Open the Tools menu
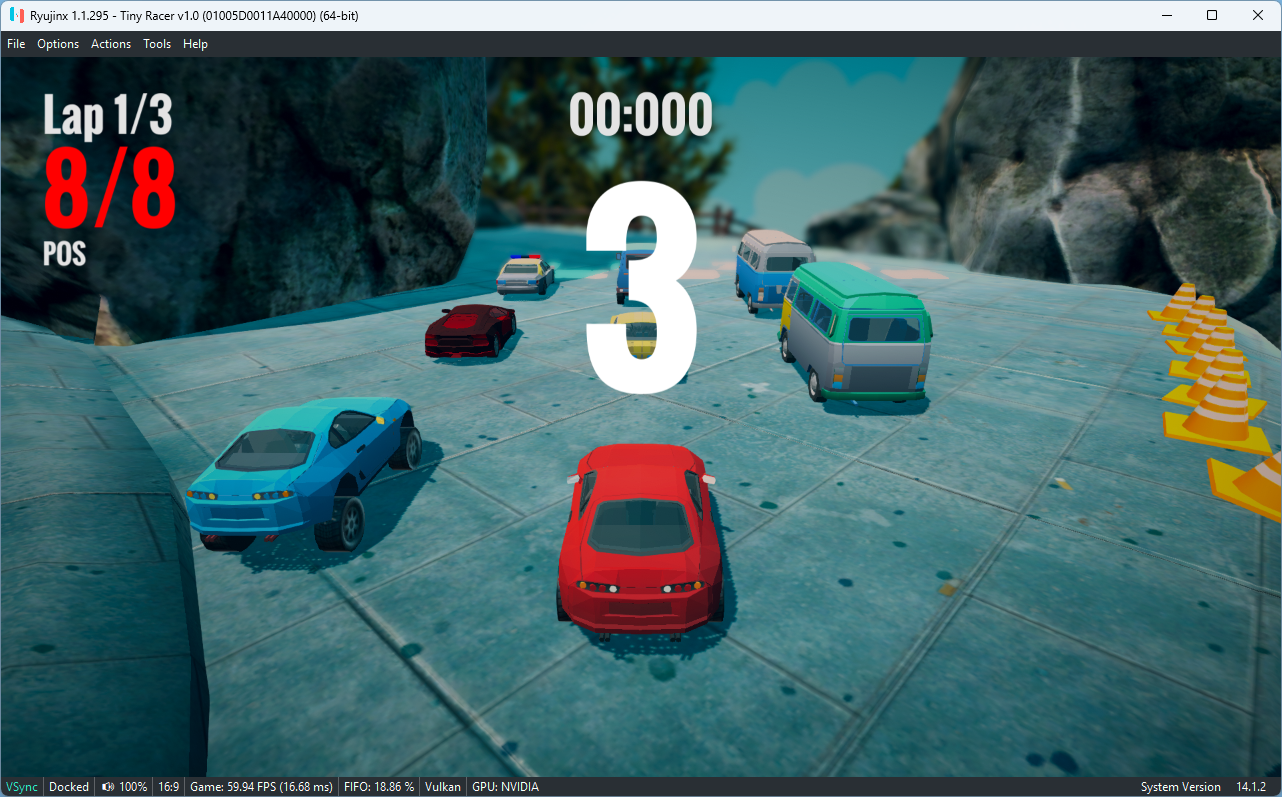The width and height of the screenshot is (1282, 797). click(156, 43)
